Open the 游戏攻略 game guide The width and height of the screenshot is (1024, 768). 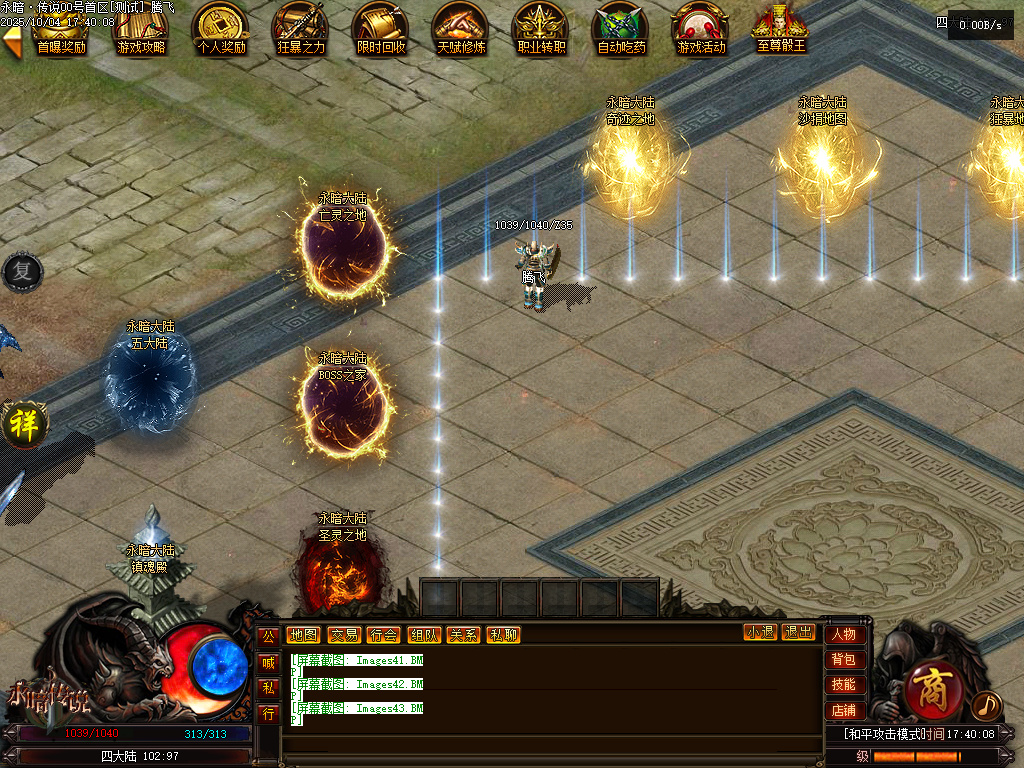[141, 28]
